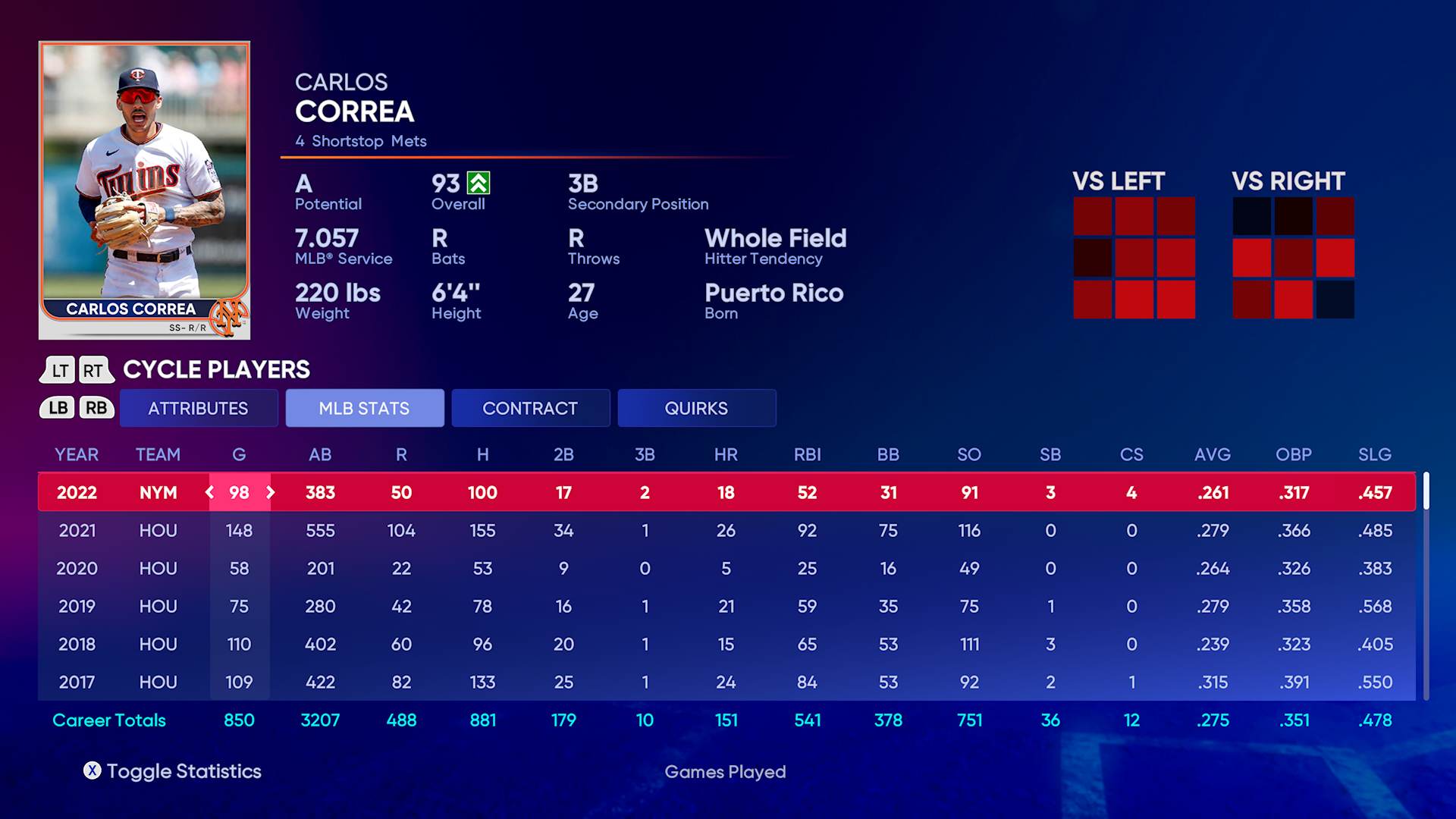Choose the 2021 HOU season row

click(x=726, y=530)
